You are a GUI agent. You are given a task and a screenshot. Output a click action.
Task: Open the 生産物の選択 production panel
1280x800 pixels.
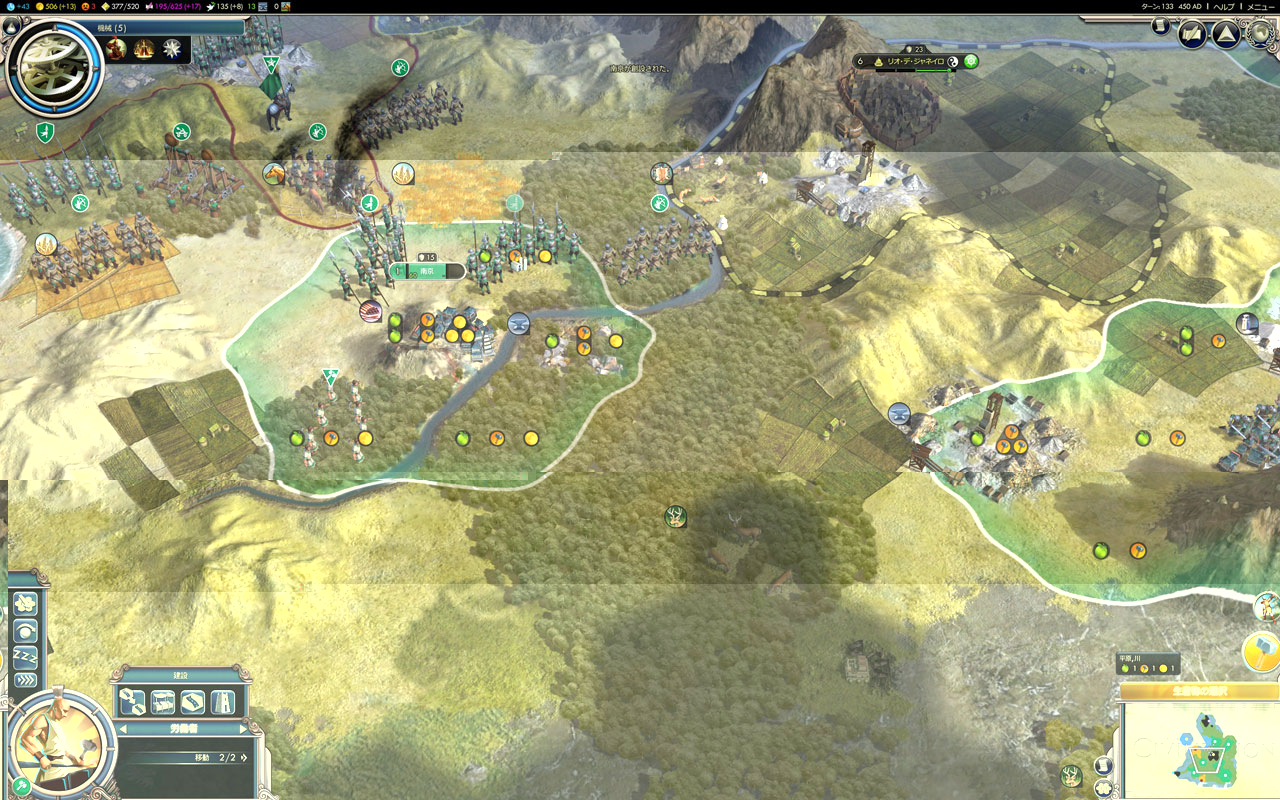pos(1200,690)
